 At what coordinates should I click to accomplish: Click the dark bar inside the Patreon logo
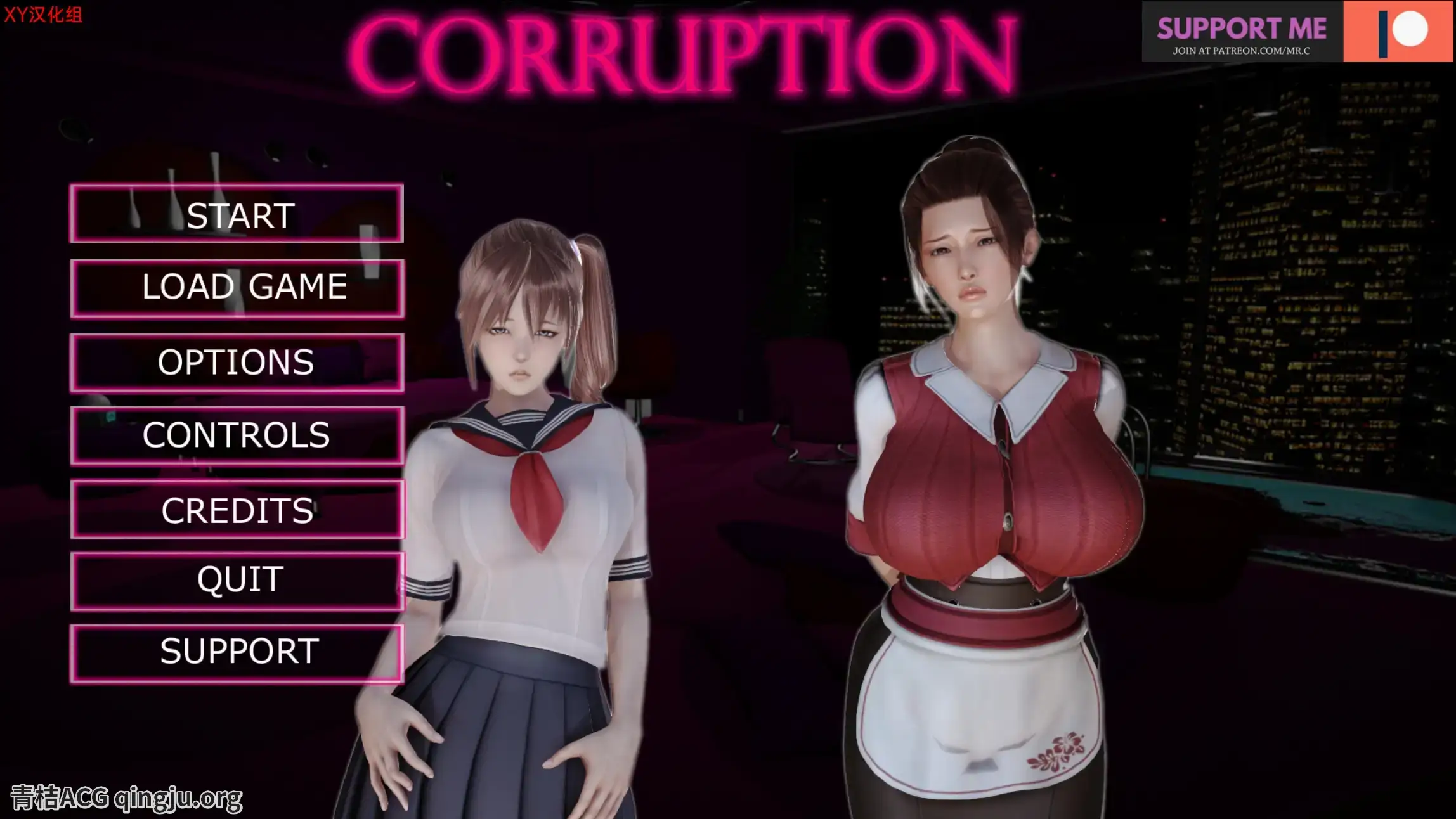click(1383, 34)
